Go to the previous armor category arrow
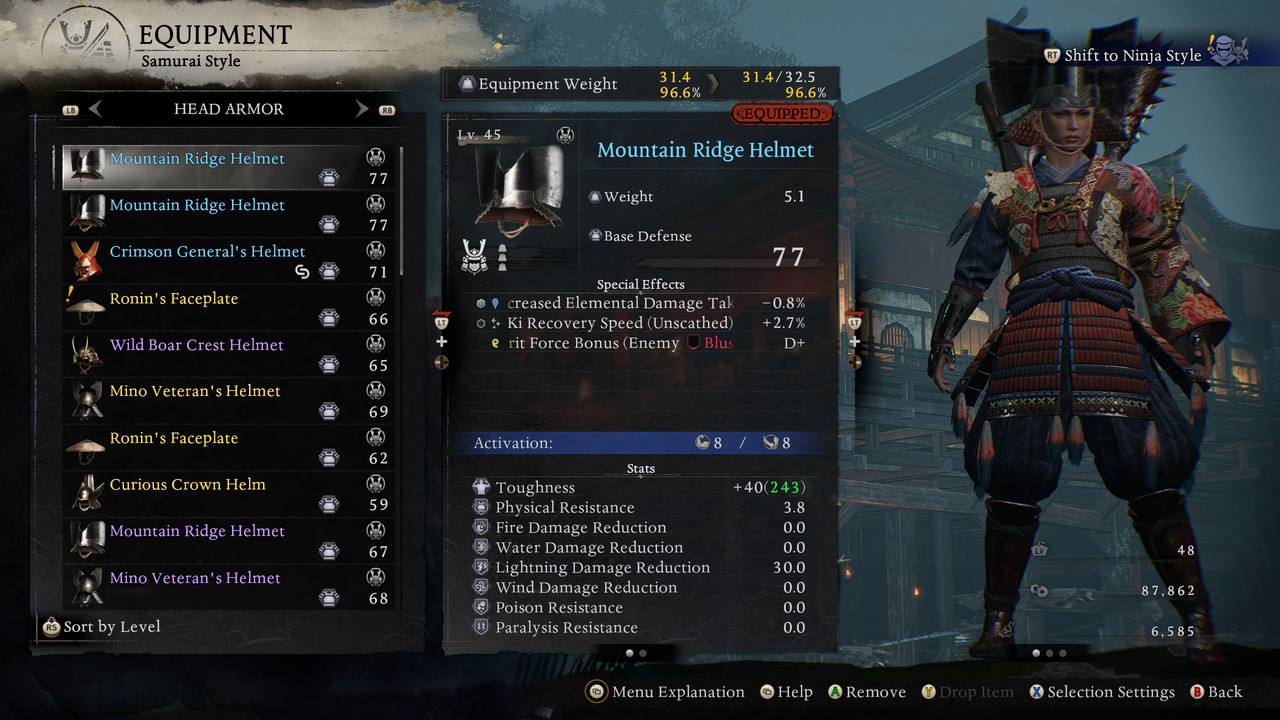The height and width of the screenshot is (720, 1280). [x=96, y=109]
